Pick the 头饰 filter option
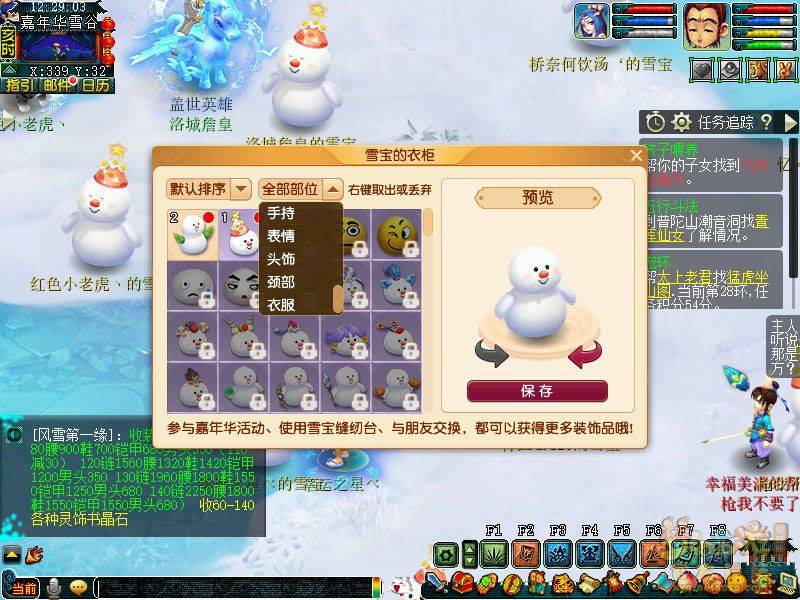The height and width of the screenshot is (600, 800). click(281, 259)
